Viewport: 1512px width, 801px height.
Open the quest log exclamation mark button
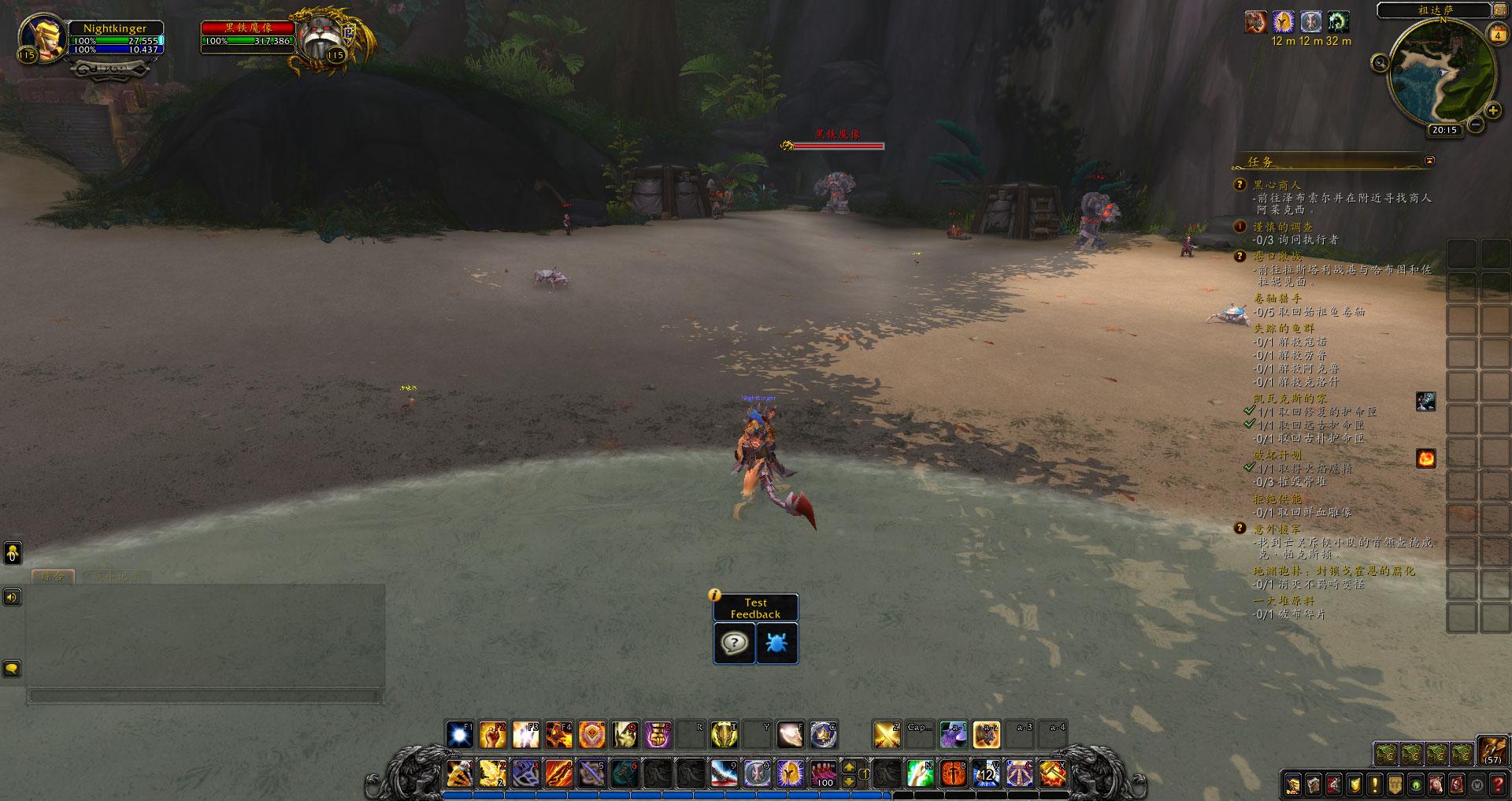click(1375, 784)
